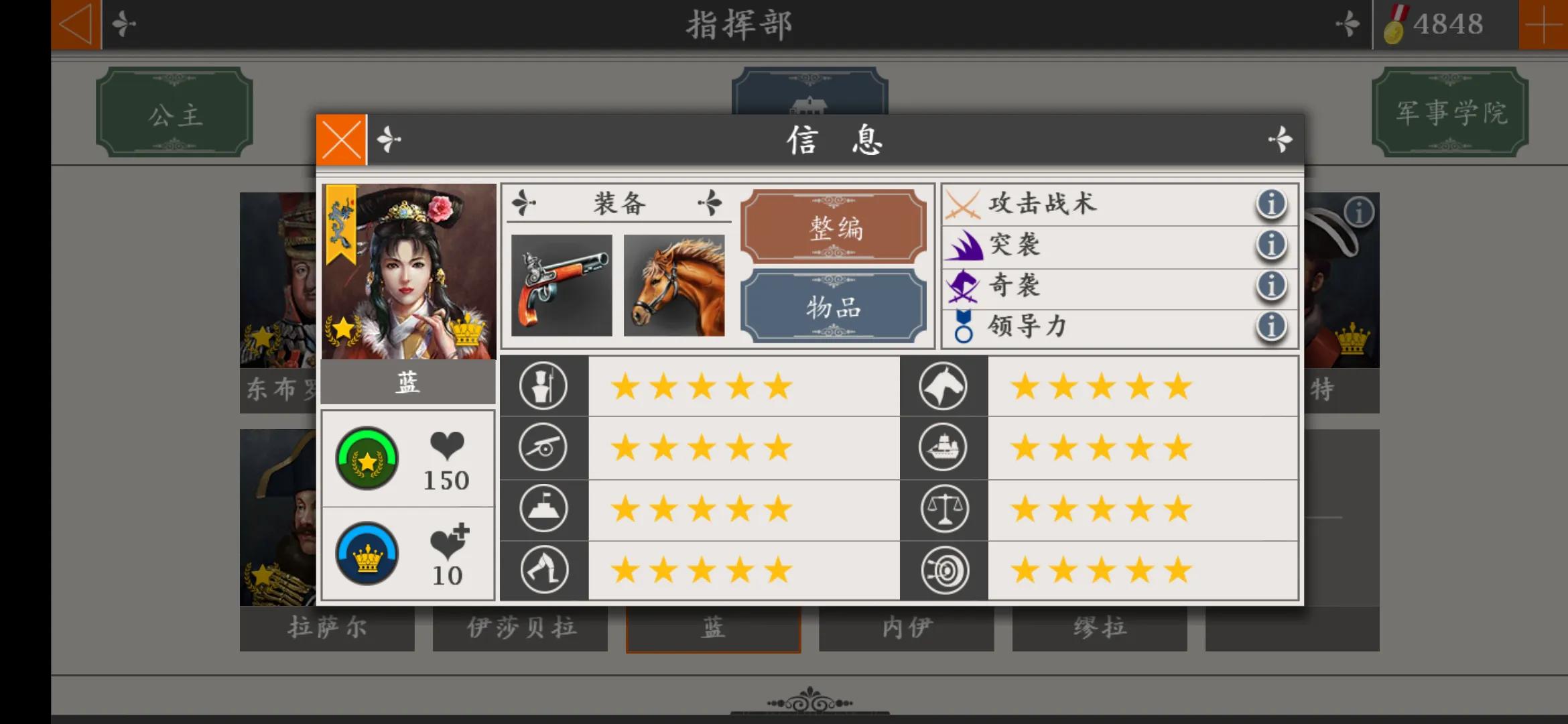View info for 领导力 skill
This screenshot has height=724, width=1568.
[1270, 326]
